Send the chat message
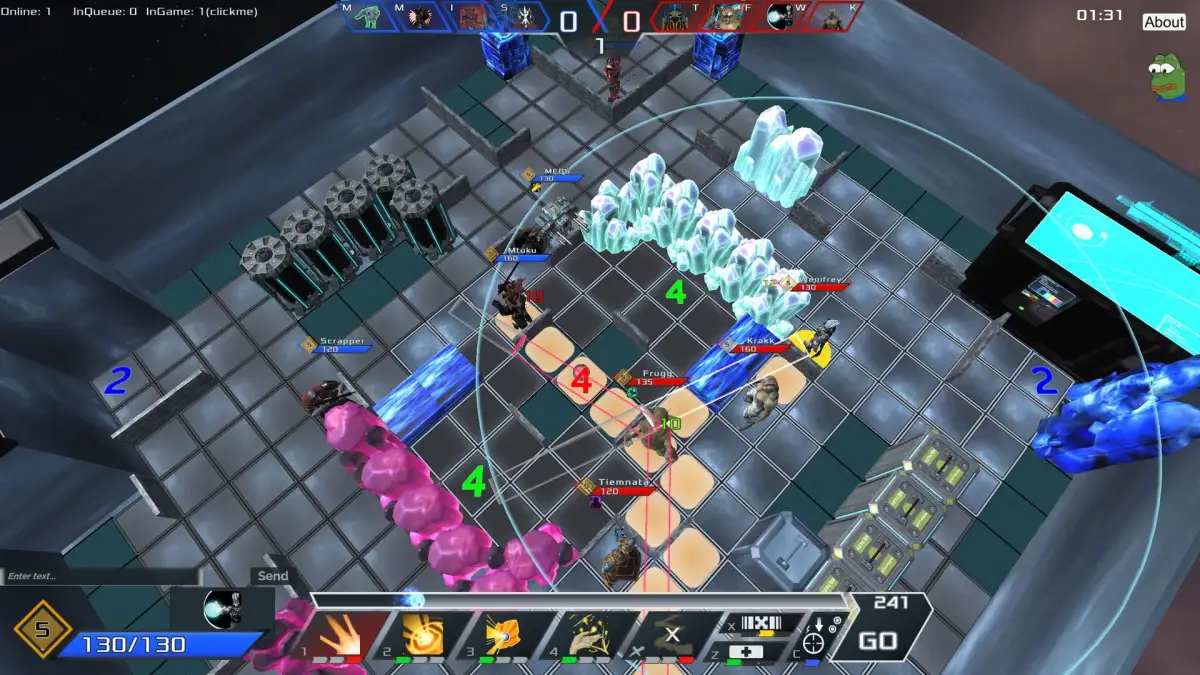 (x=272, y=576)
